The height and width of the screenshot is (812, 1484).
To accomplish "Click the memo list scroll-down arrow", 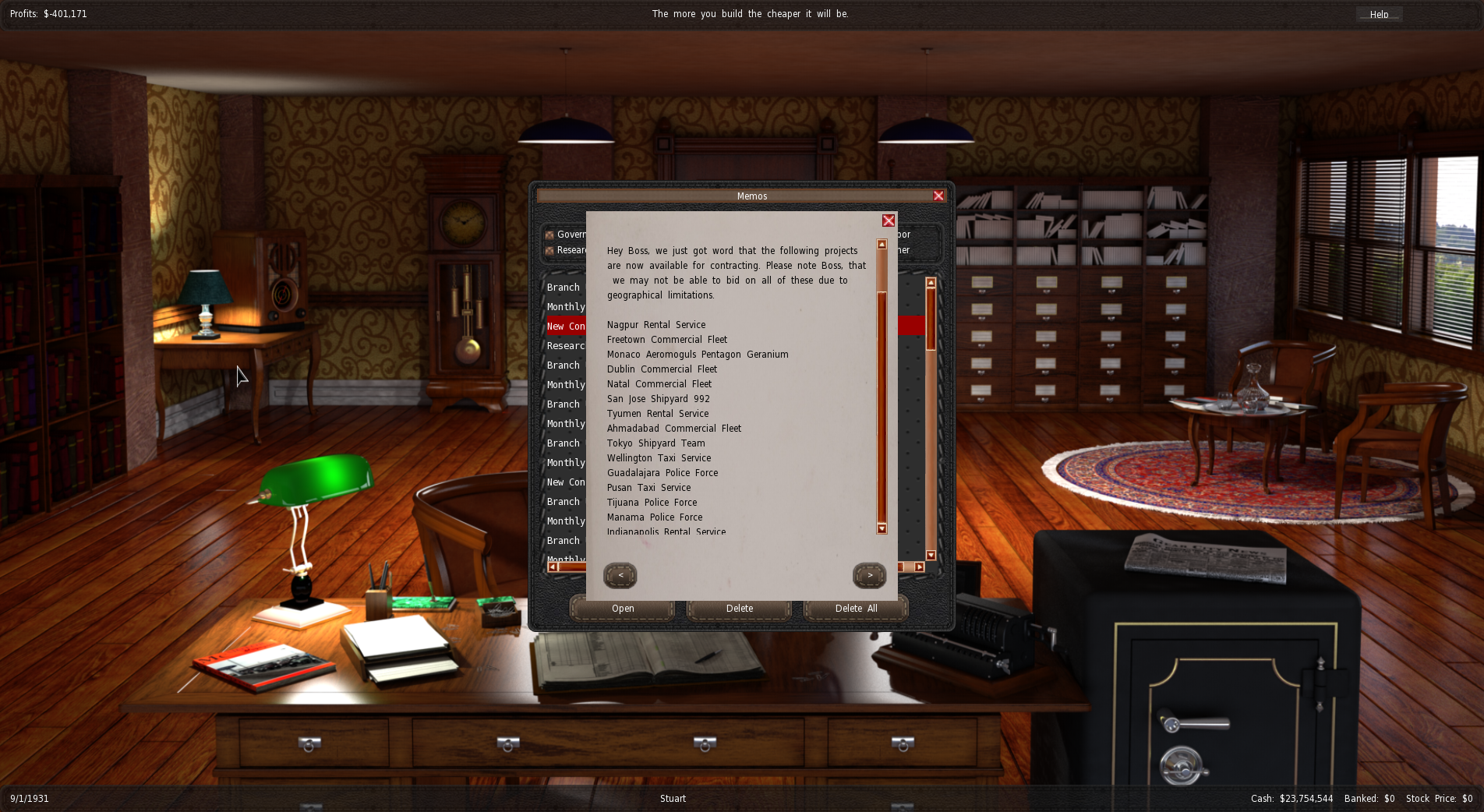I will tap(931, 555).
